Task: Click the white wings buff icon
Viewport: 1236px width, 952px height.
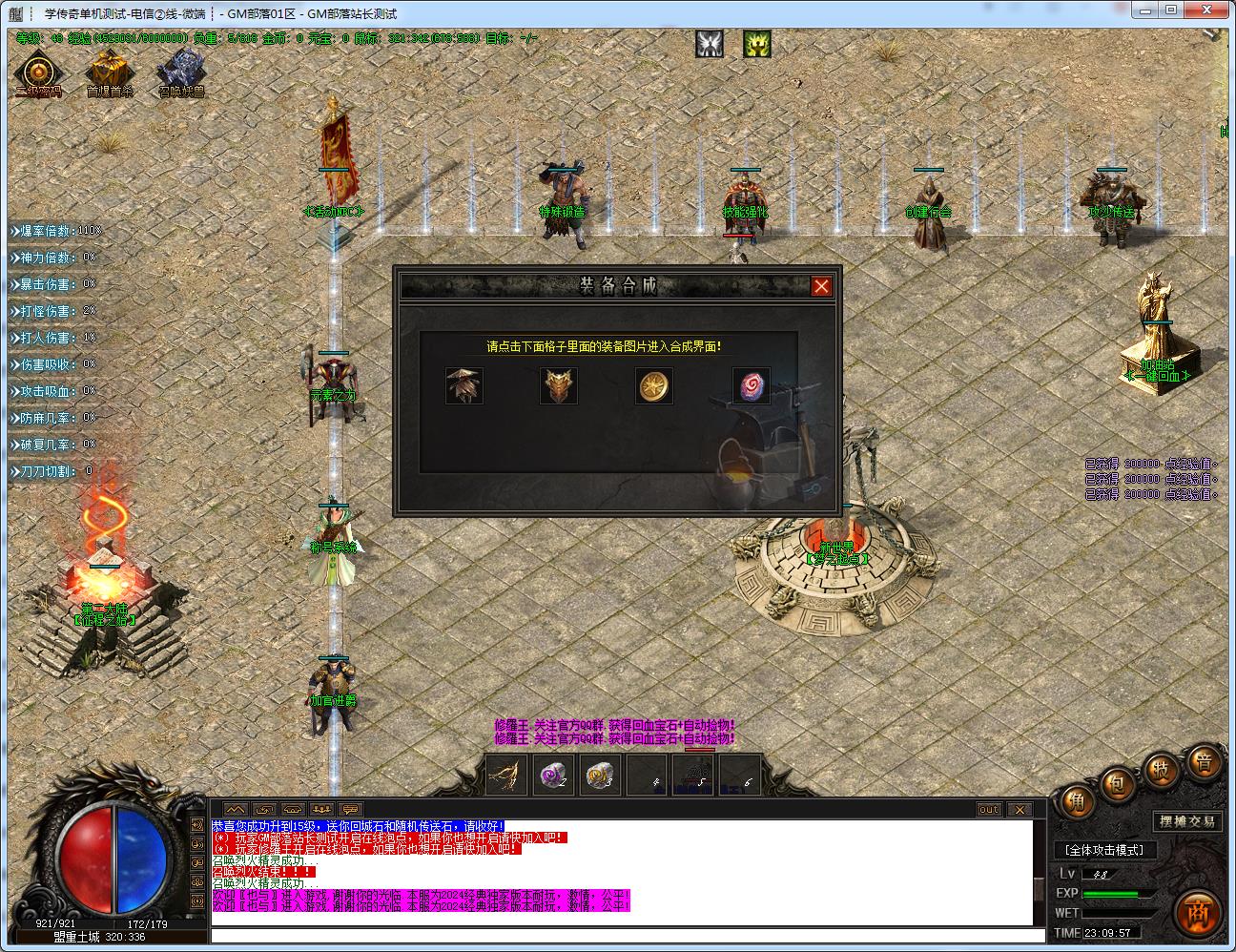Action: [x=710, y=44]
